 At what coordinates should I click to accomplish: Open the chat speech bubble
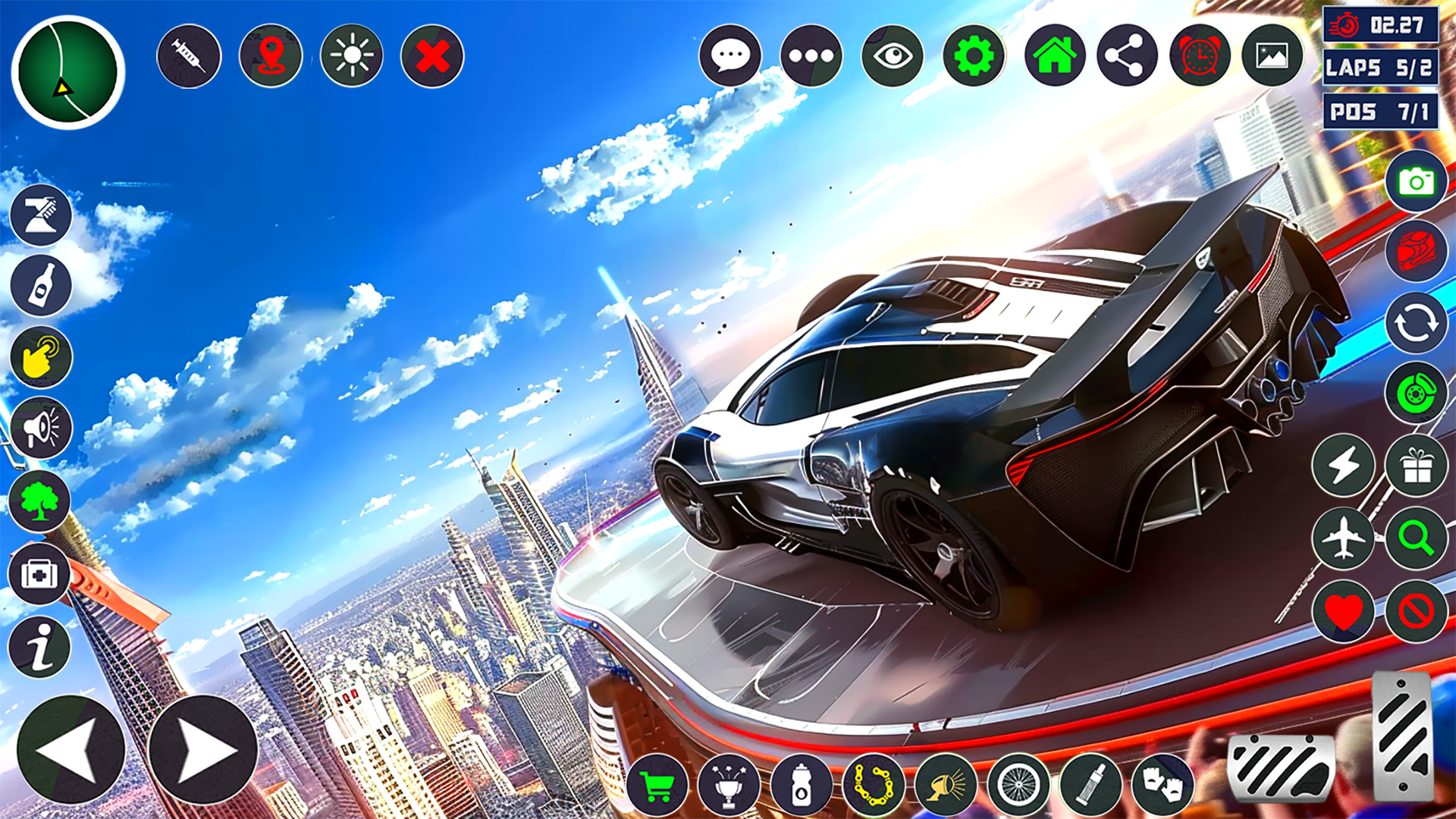tap(730, 56)
